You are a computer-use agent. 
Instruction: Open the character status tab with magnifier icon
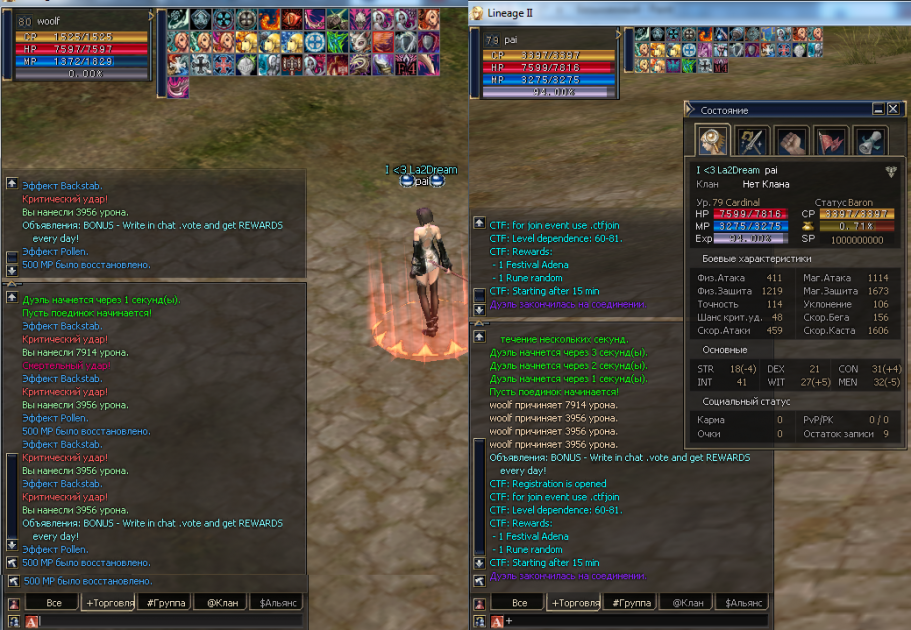coord(712,141)
